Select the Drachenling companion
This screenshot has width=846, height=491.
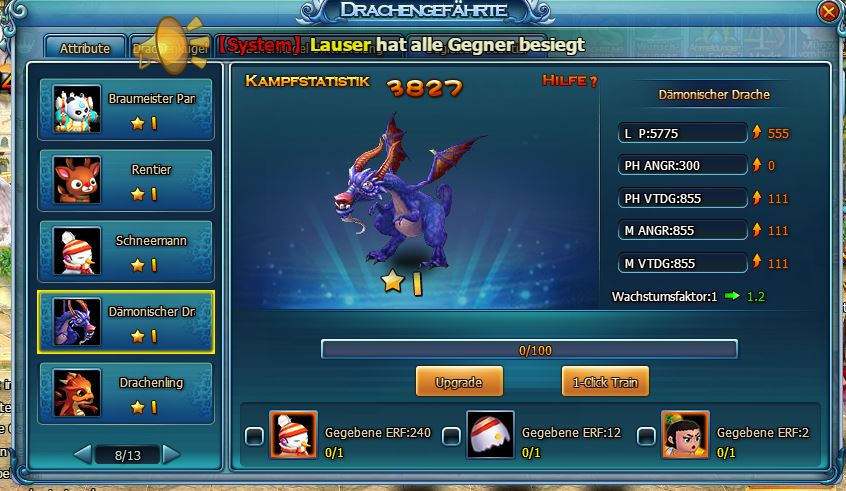[125, 394]
